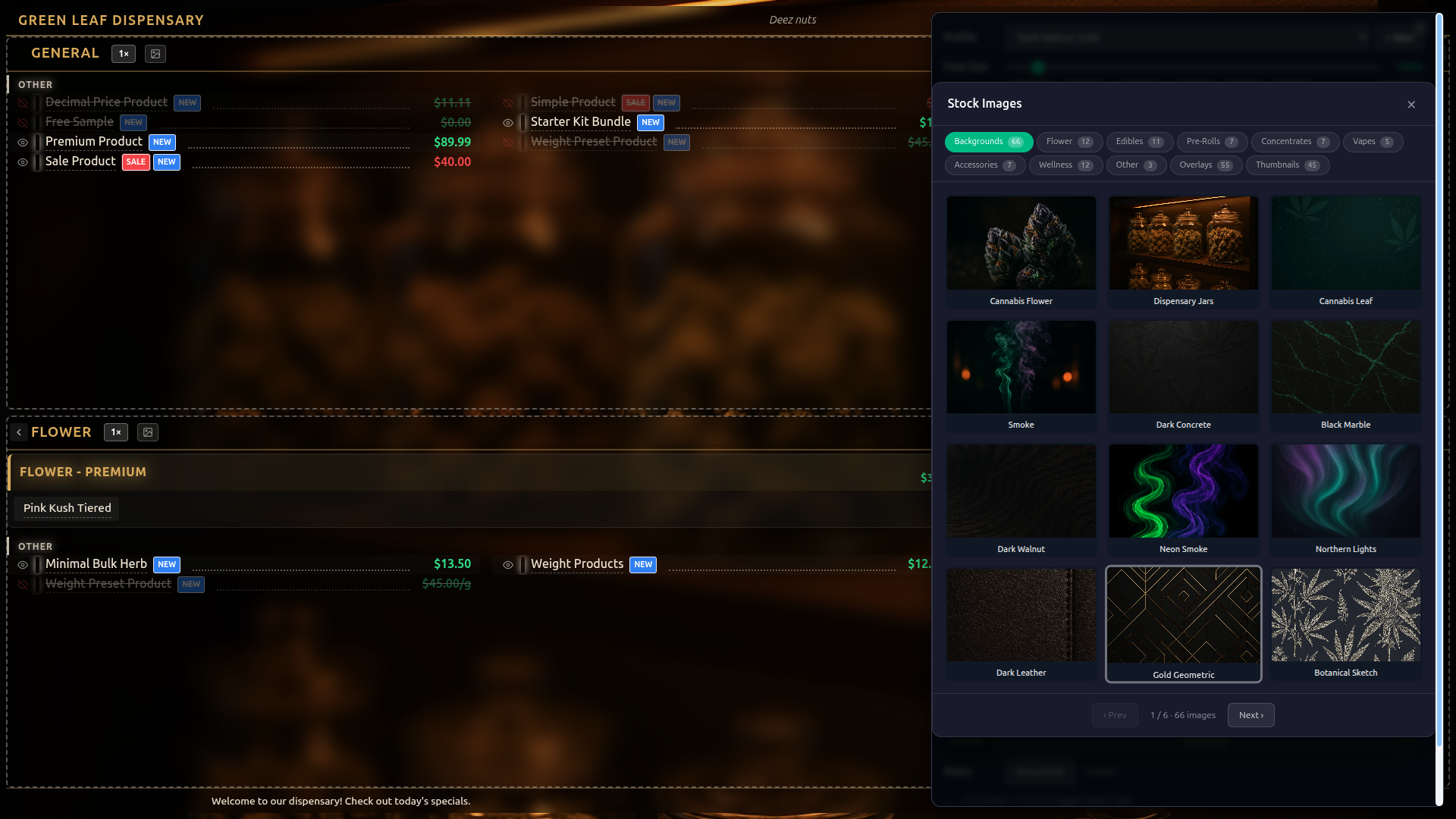This screenshot has width=1456, height=819.
Task: Toggle visibility of Premium Product
Action: 23,143
